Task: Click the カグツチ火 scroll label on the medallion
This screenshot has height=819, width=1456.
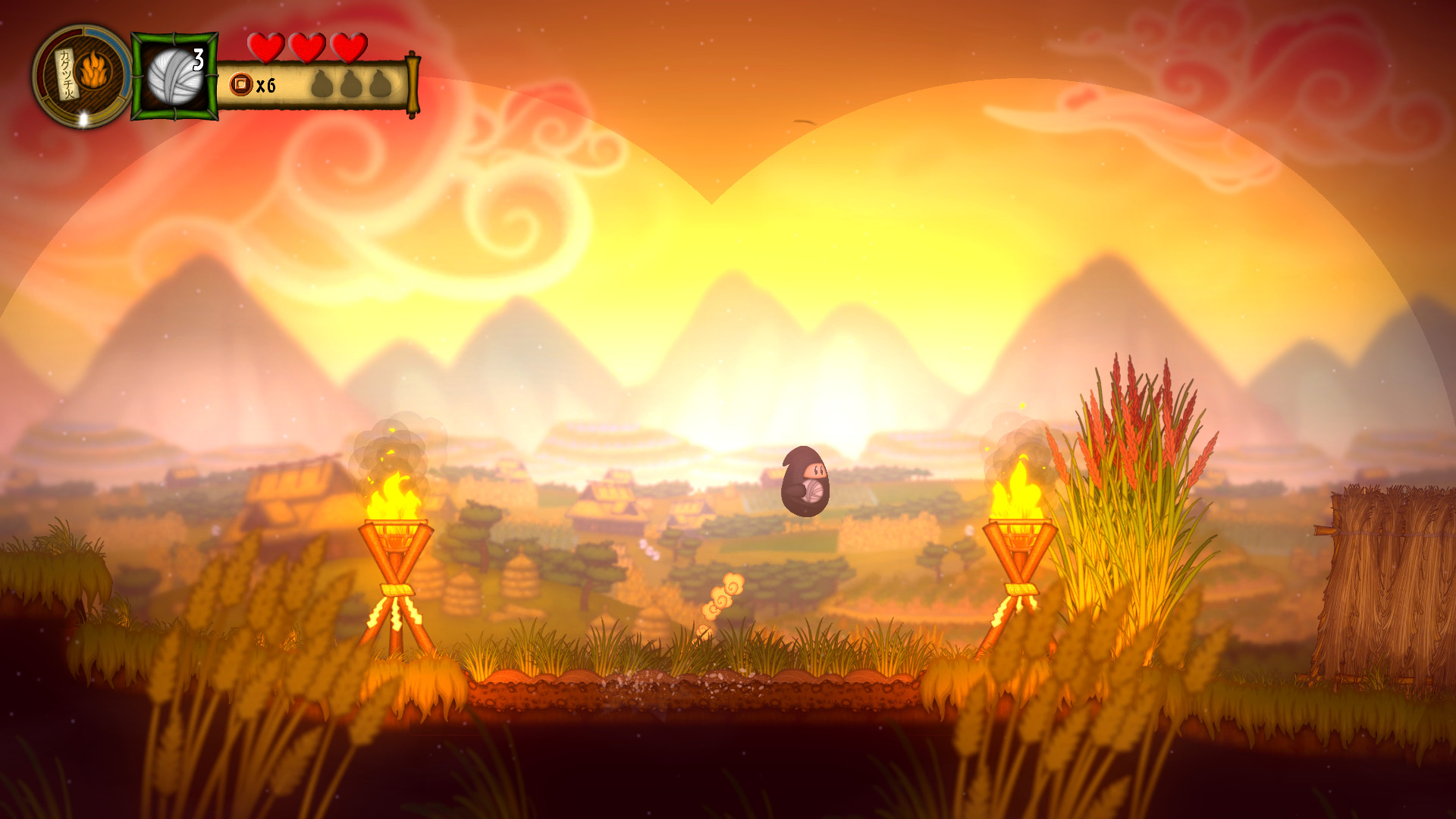Action: pos(67,75)
